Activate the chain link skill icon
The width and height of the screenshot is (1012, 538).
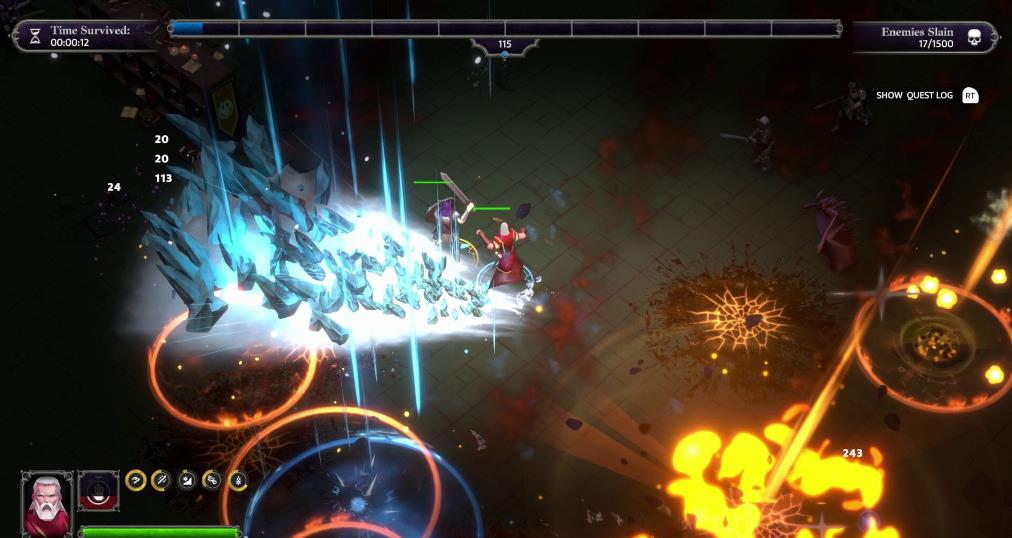coord(212,481)
